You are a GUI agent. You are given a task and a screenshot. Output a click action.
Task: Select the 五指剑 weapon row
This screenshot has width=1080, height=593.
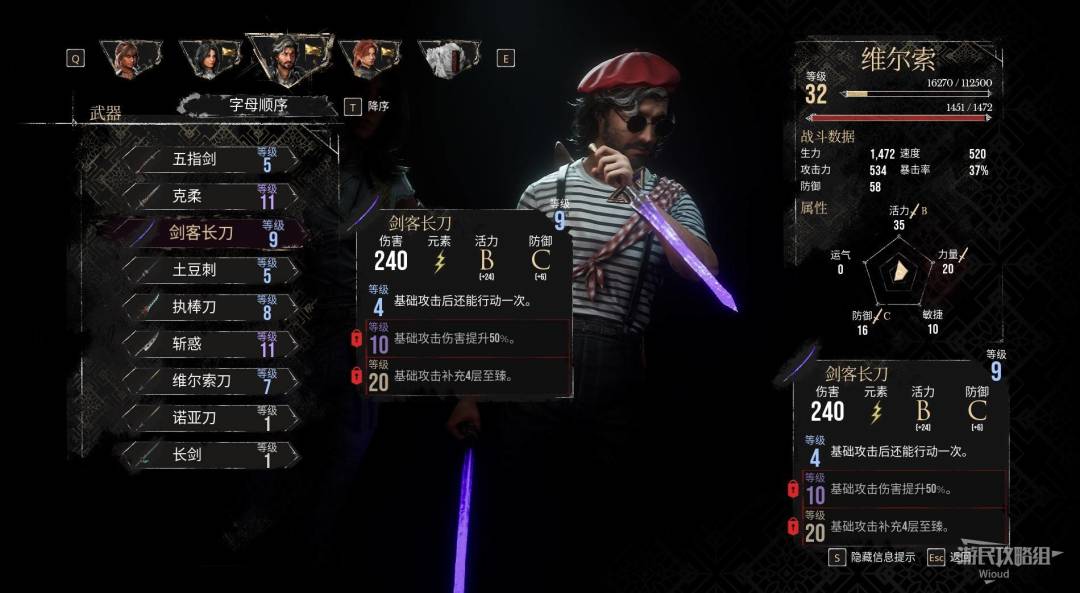(x=208, y=160)
